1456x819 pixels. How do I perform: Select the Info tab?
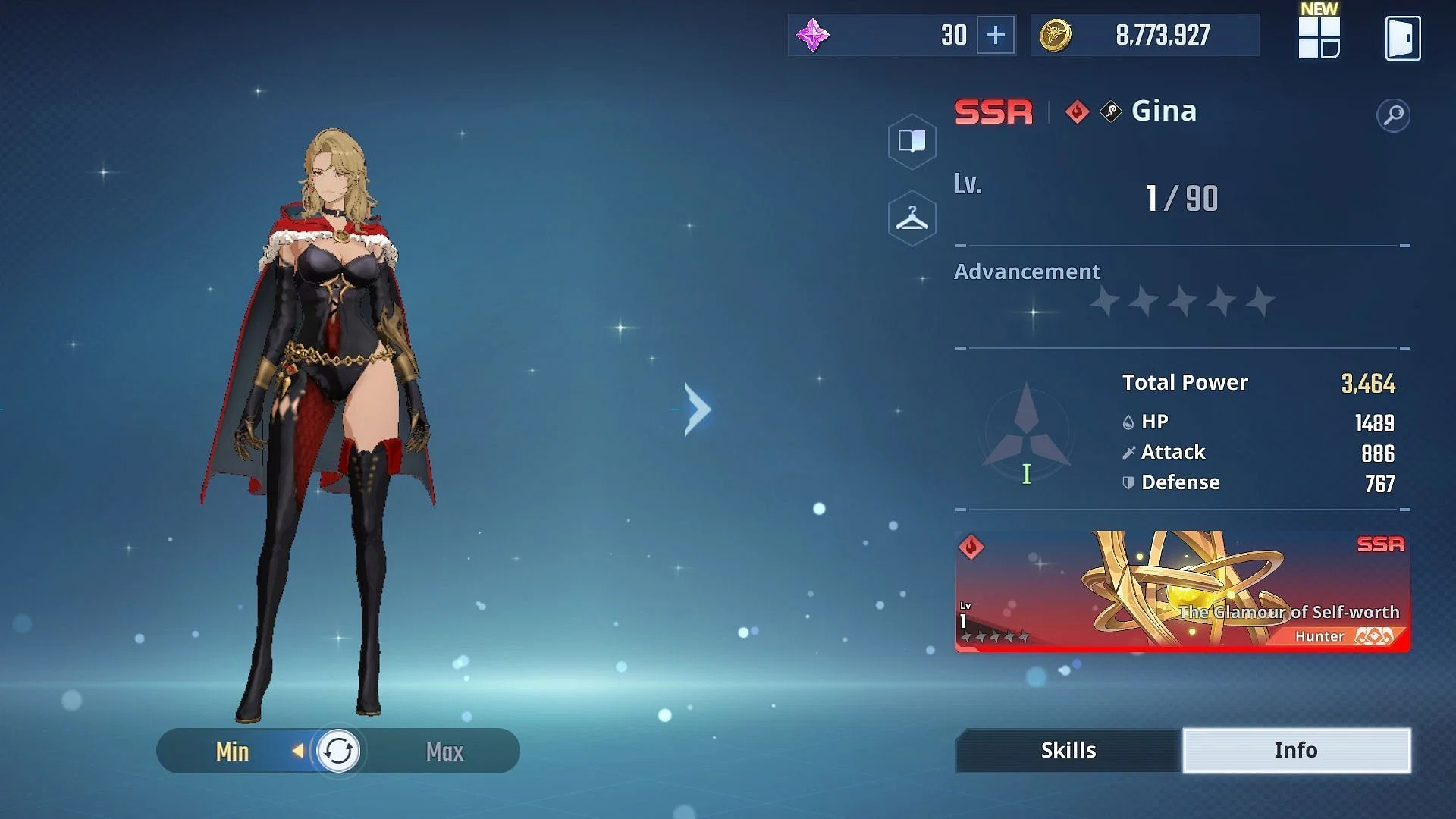(1296, 750)
